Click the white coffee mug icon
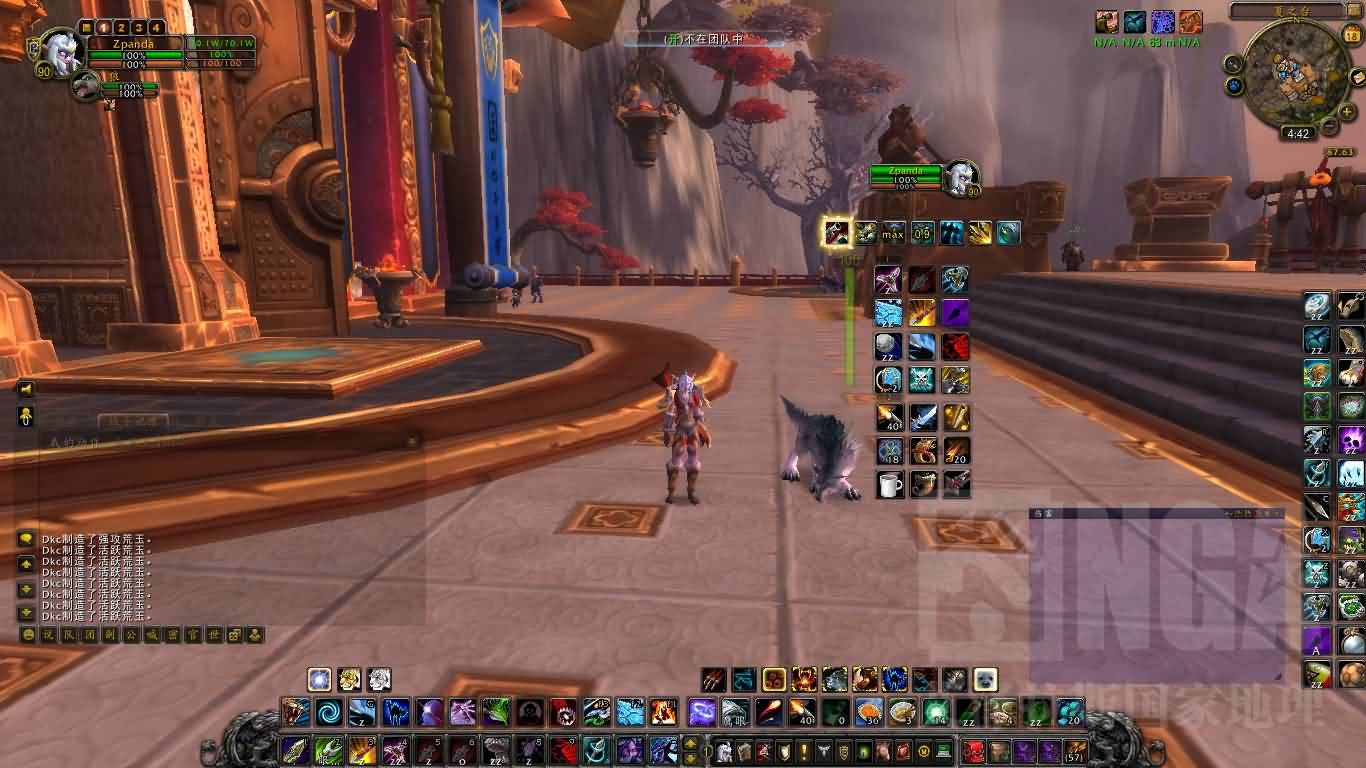Image resolution: width=1366 pixels, height=768 pixels. click(x=889, y=485)
